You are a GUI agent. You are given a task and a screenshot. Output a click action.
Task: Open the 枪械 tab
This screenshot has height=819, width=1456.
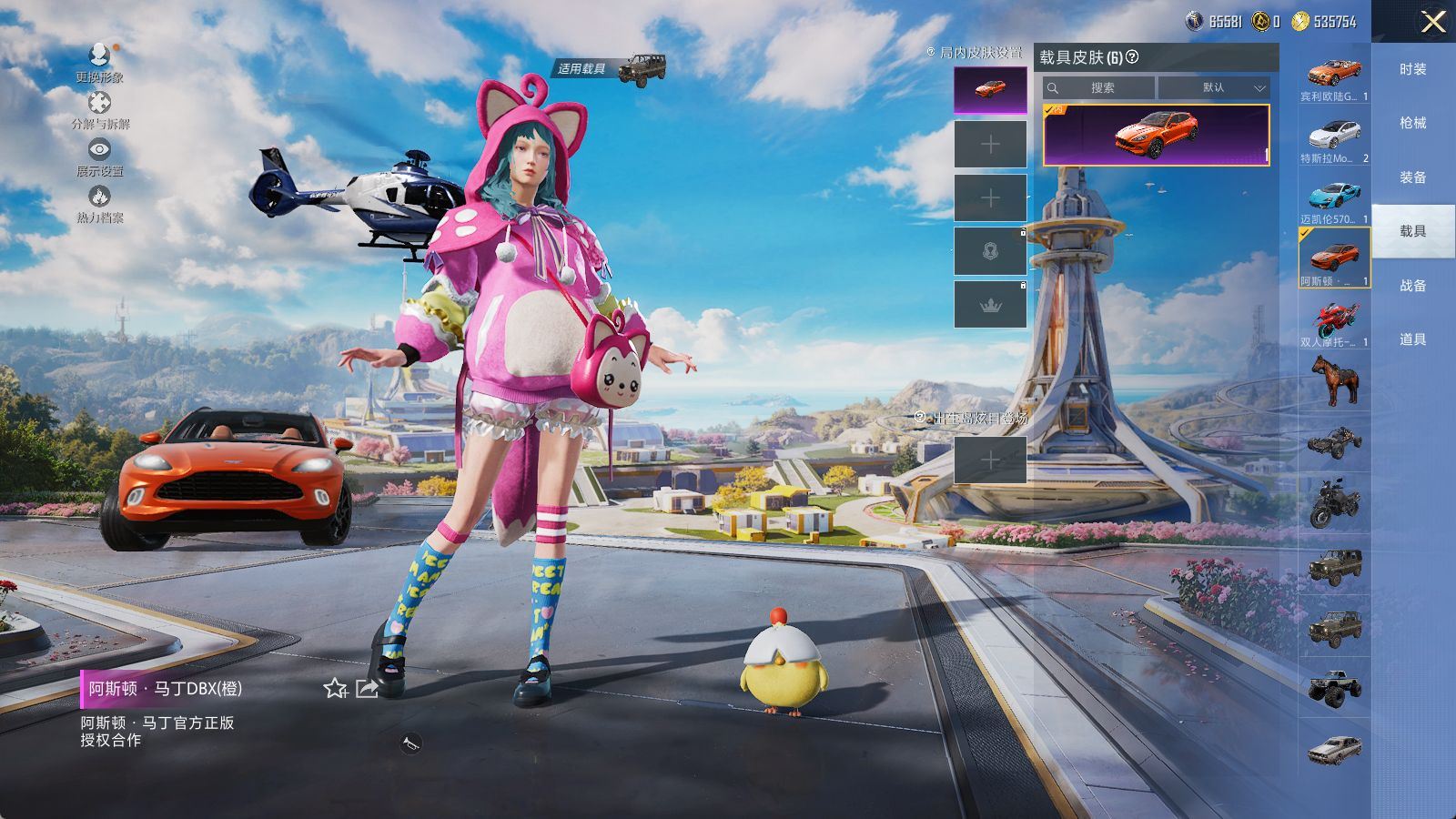pyautogui.click(x=1412, y=123)
